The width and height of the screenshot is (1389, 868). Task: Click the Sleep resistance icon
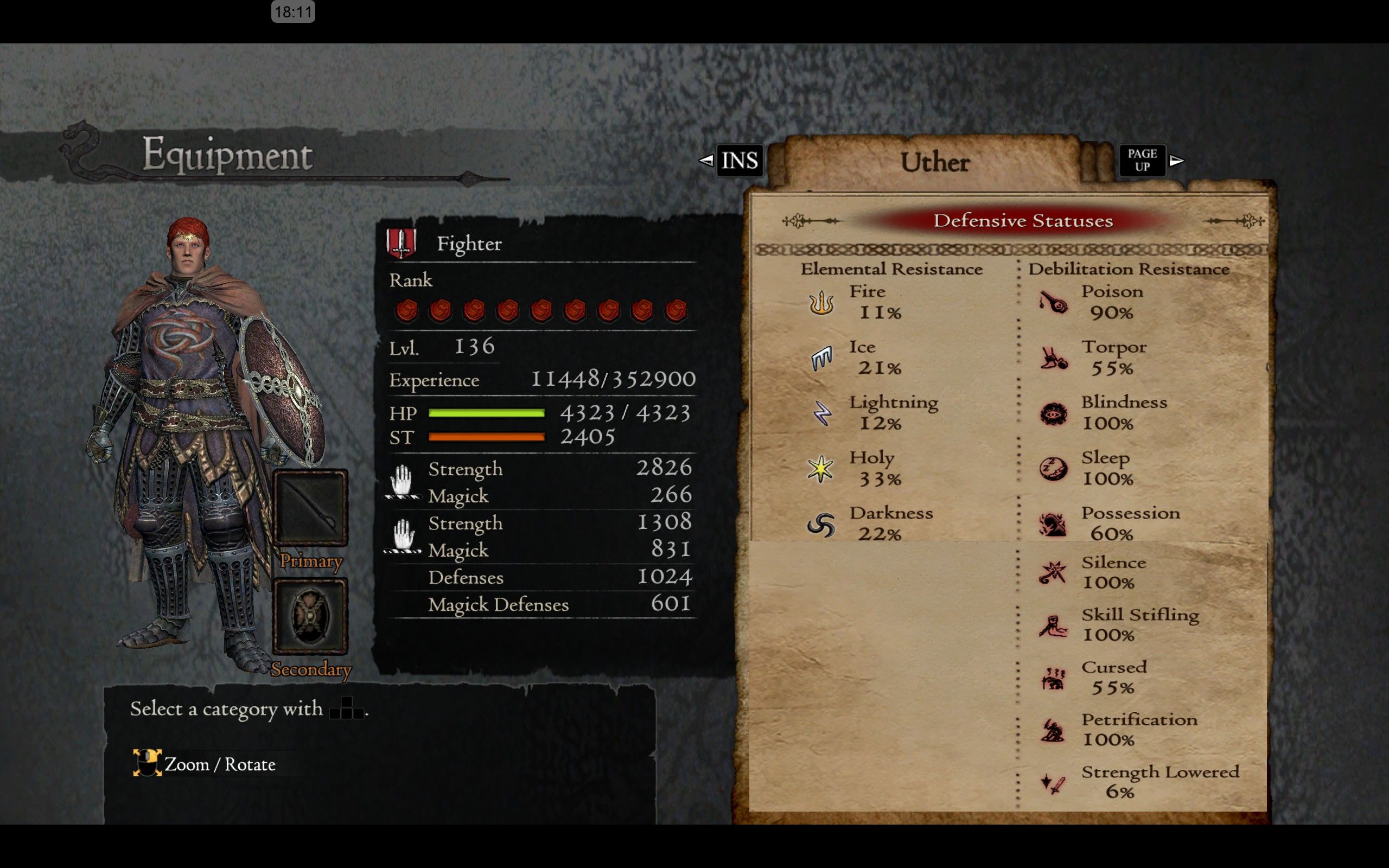pos(1054,468)
